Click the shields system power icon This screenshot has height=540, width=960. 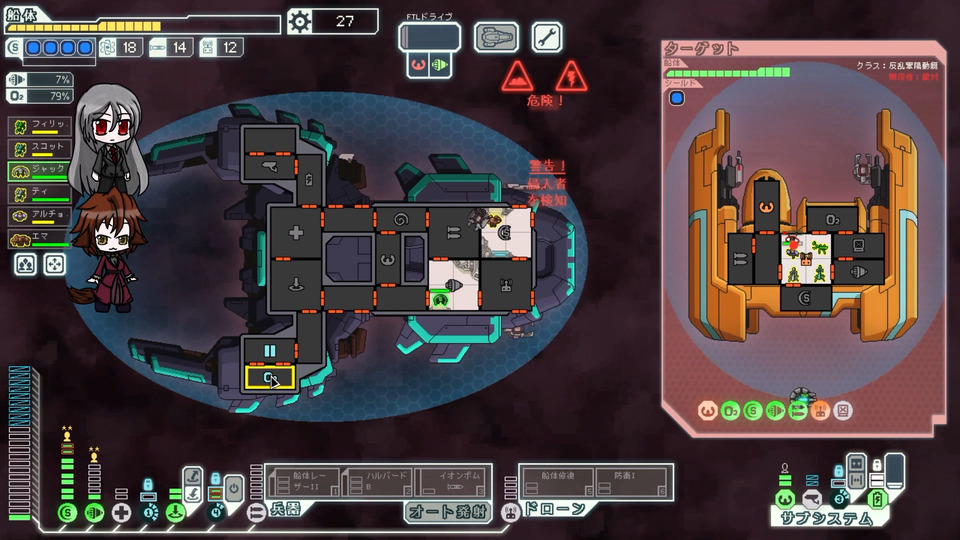pyautogui.click(x=67, y=513)
